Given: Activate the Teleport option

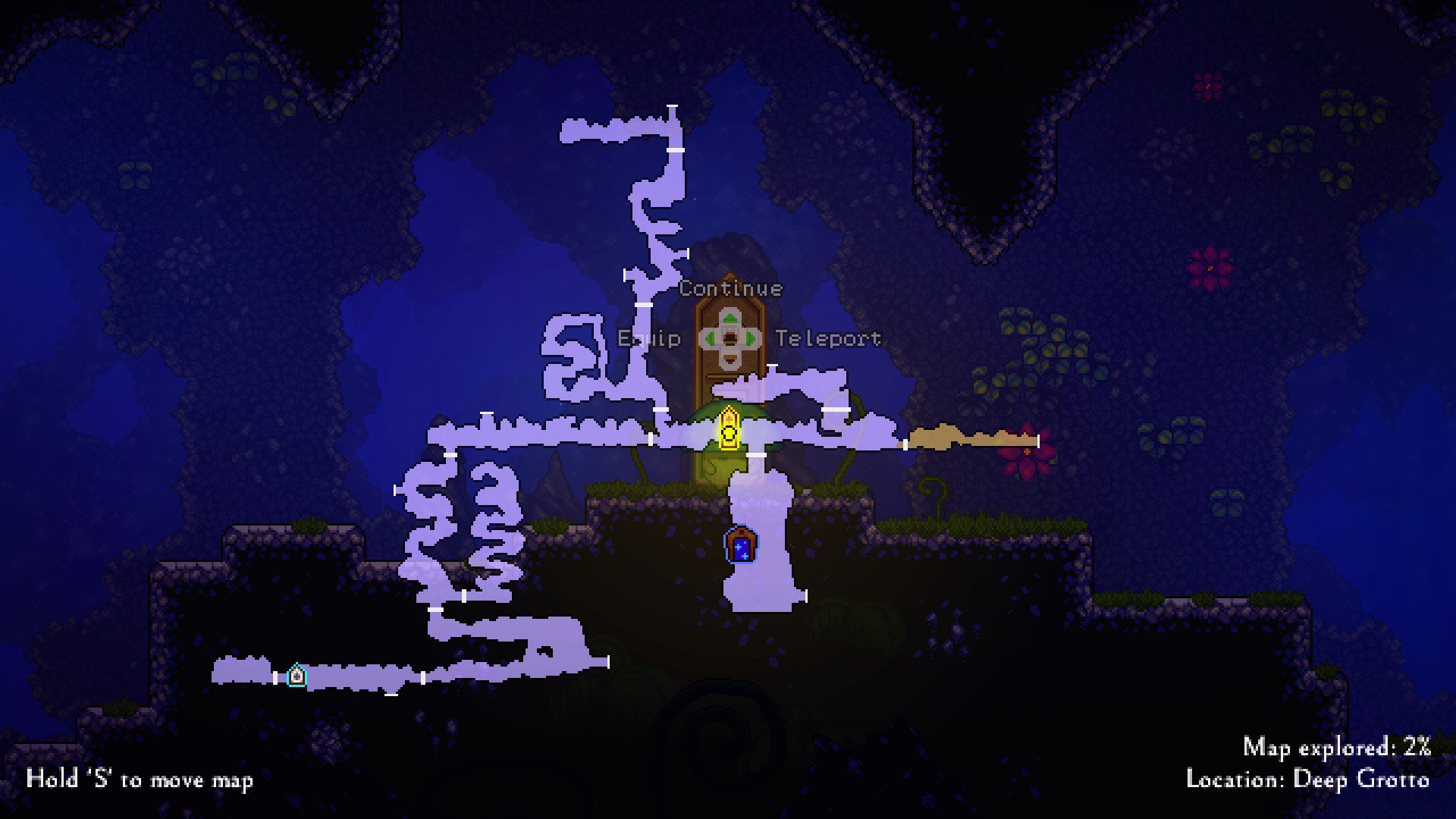Looking at the screenshot, I should tap(827, 339).
